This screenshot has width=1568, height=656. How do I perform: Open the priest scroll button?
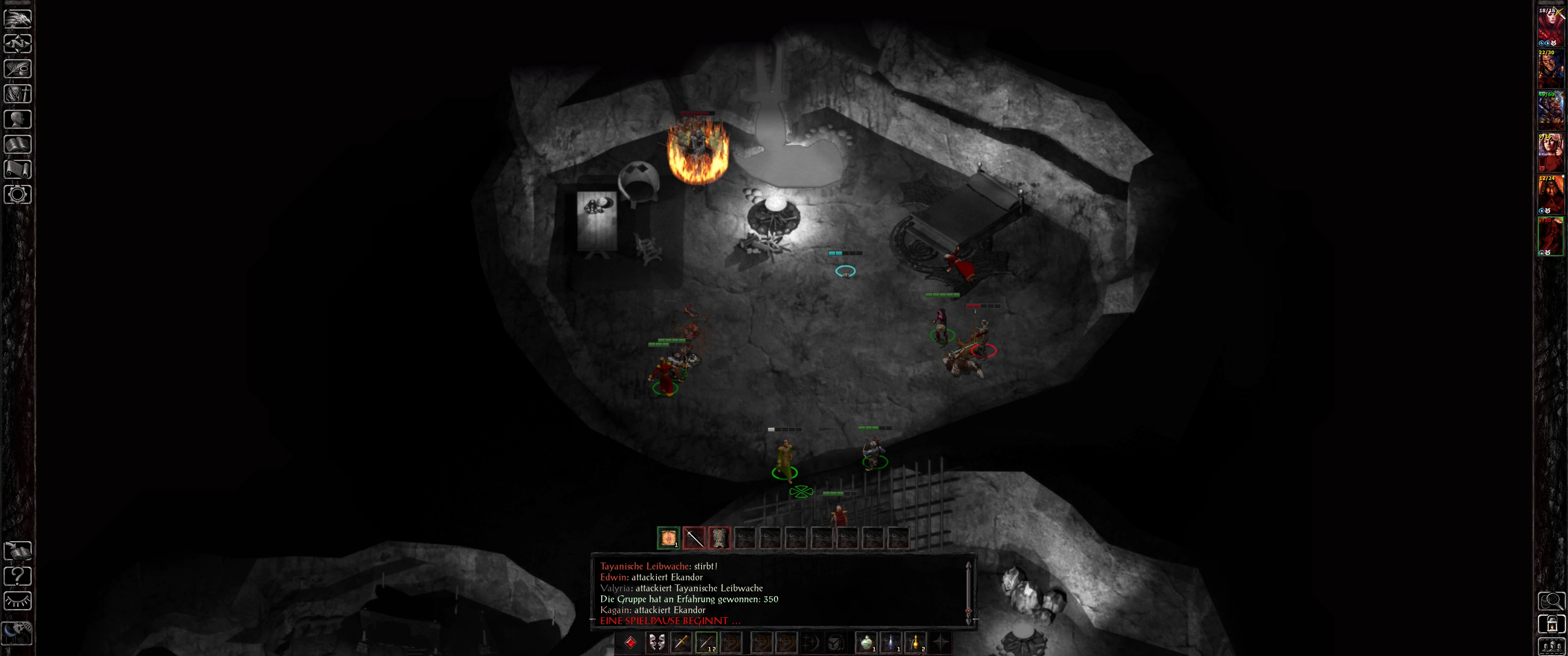point(18,169)
